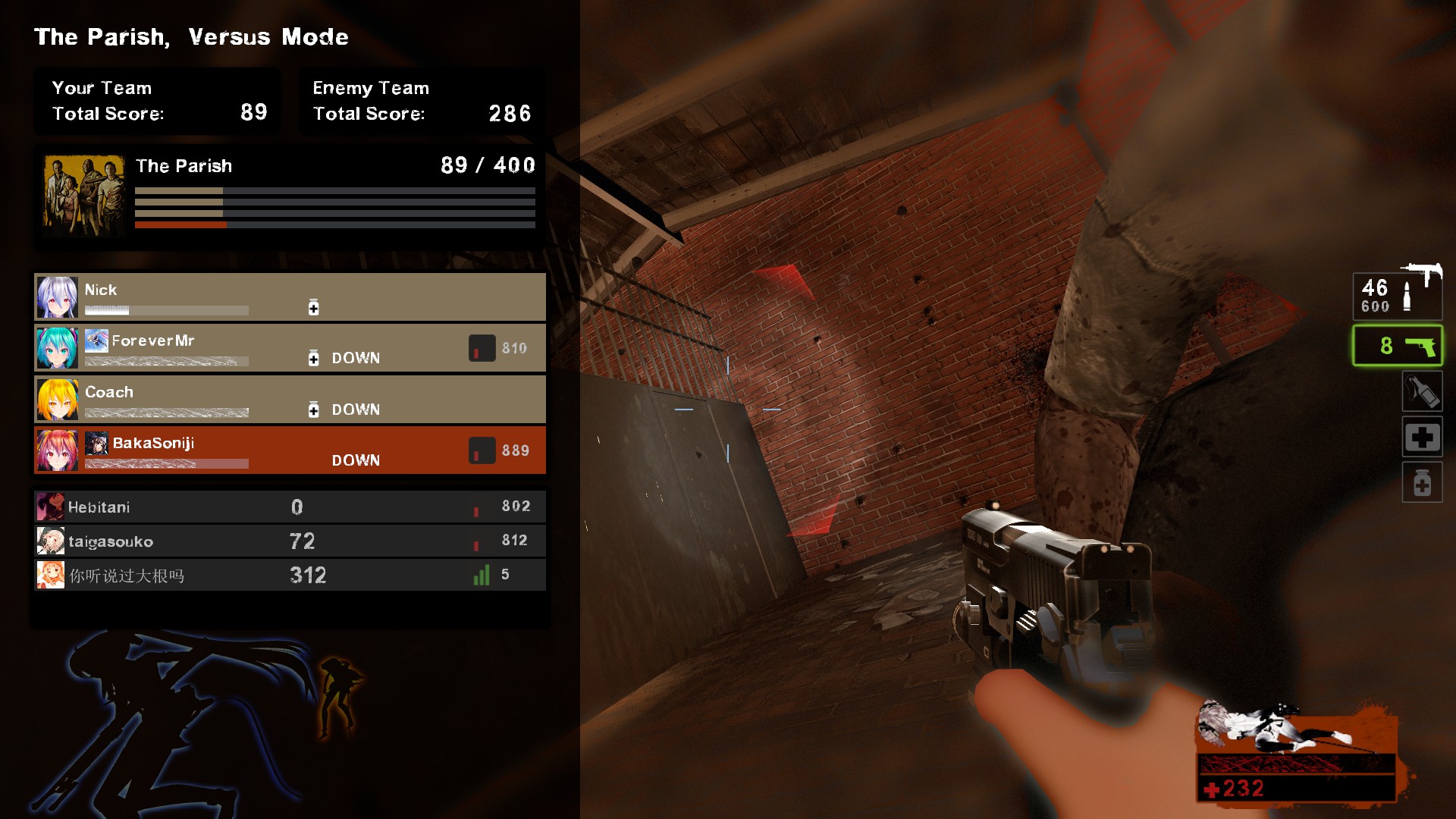Select the Molotov throwable slot

(1422, 391)
